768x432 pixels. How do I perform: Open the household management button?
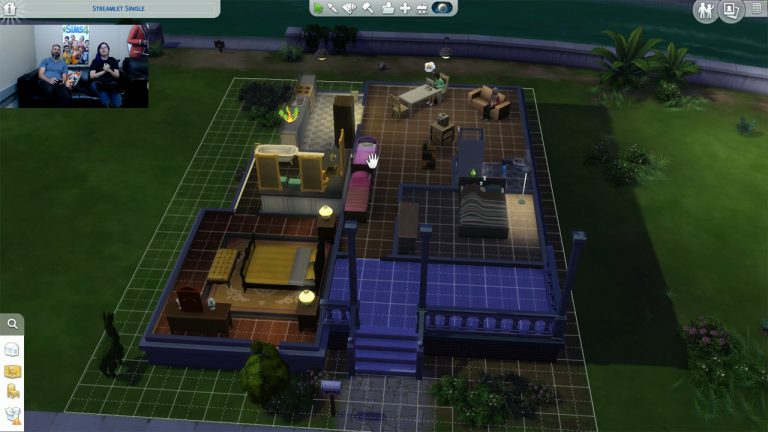(x=707, y=10)
